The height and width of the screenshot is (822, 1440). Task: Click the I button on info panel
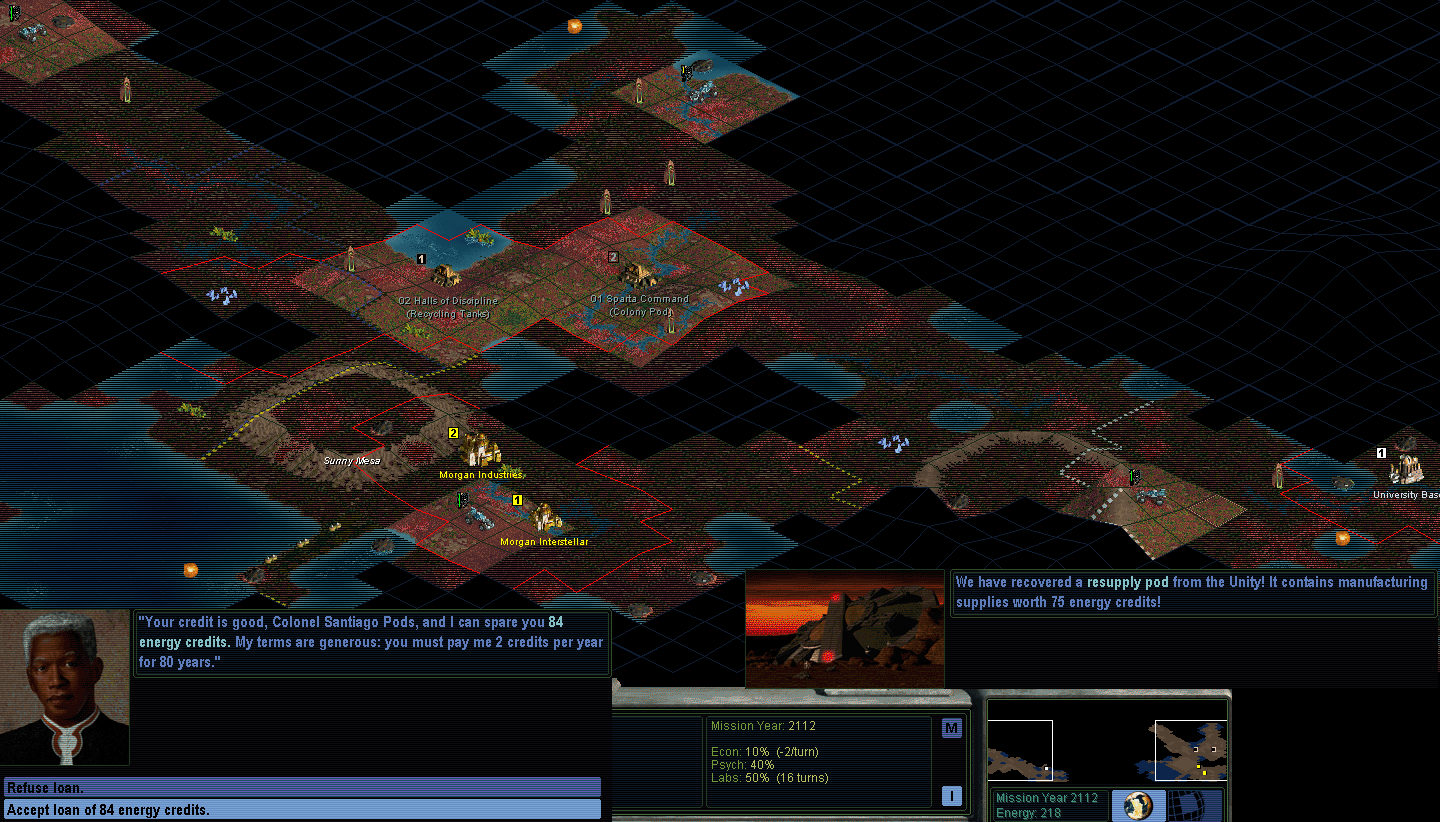951,796
